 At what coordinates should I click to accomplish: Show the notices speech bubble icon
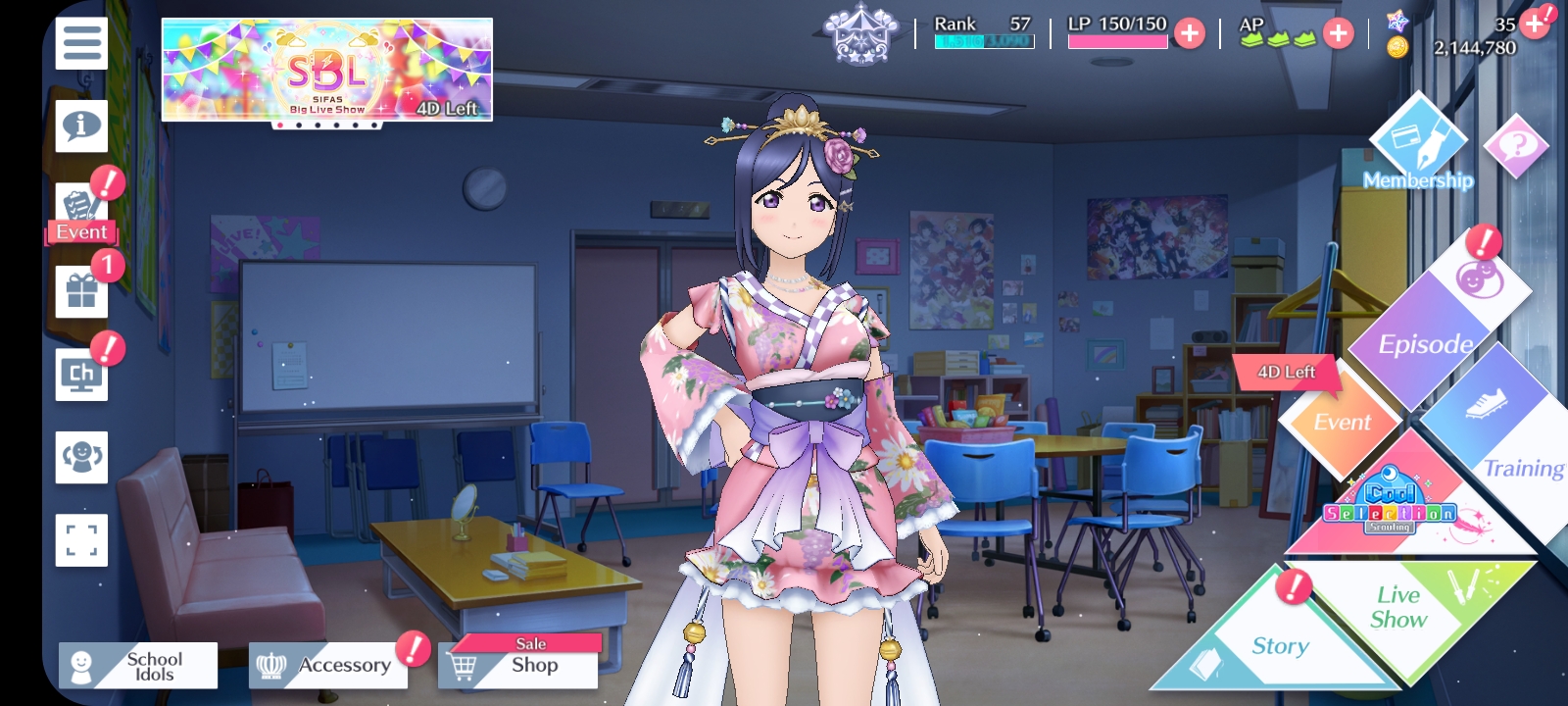(x=81, y=126)
